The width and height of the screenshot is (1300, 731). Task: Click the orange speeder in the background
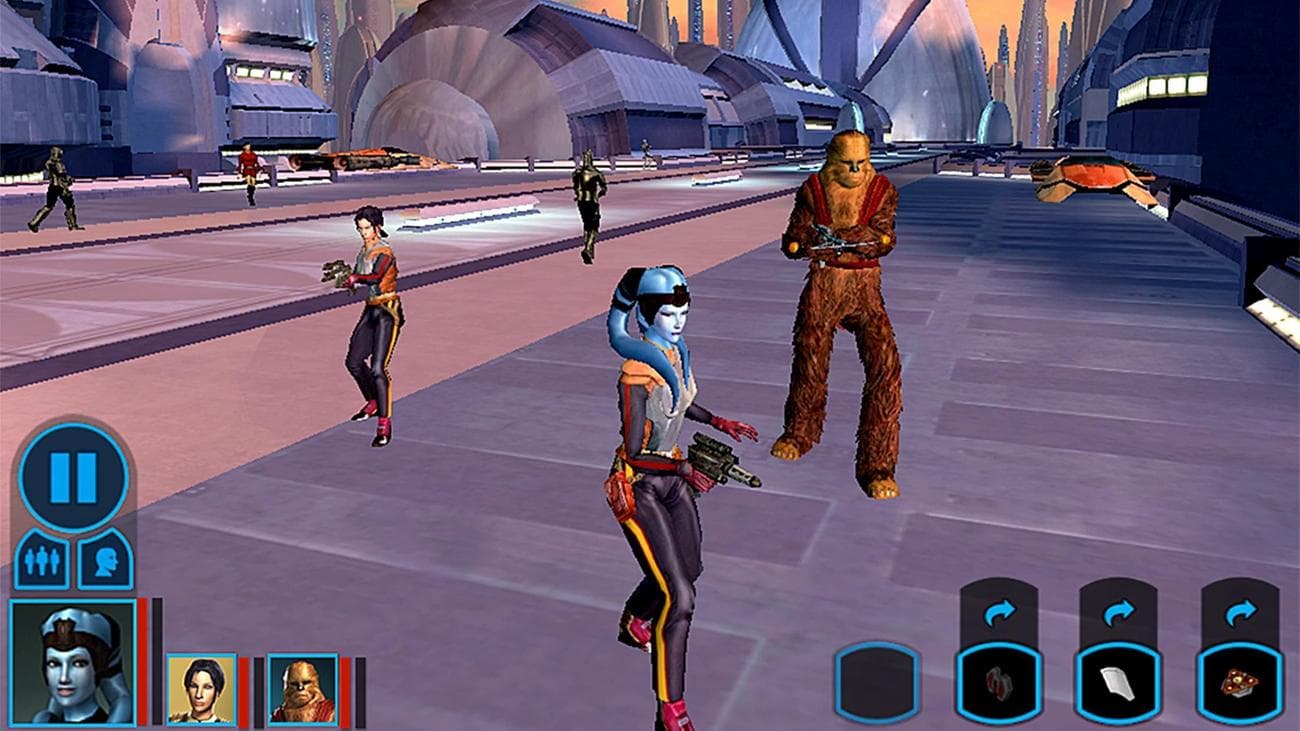tap(366, 156)
